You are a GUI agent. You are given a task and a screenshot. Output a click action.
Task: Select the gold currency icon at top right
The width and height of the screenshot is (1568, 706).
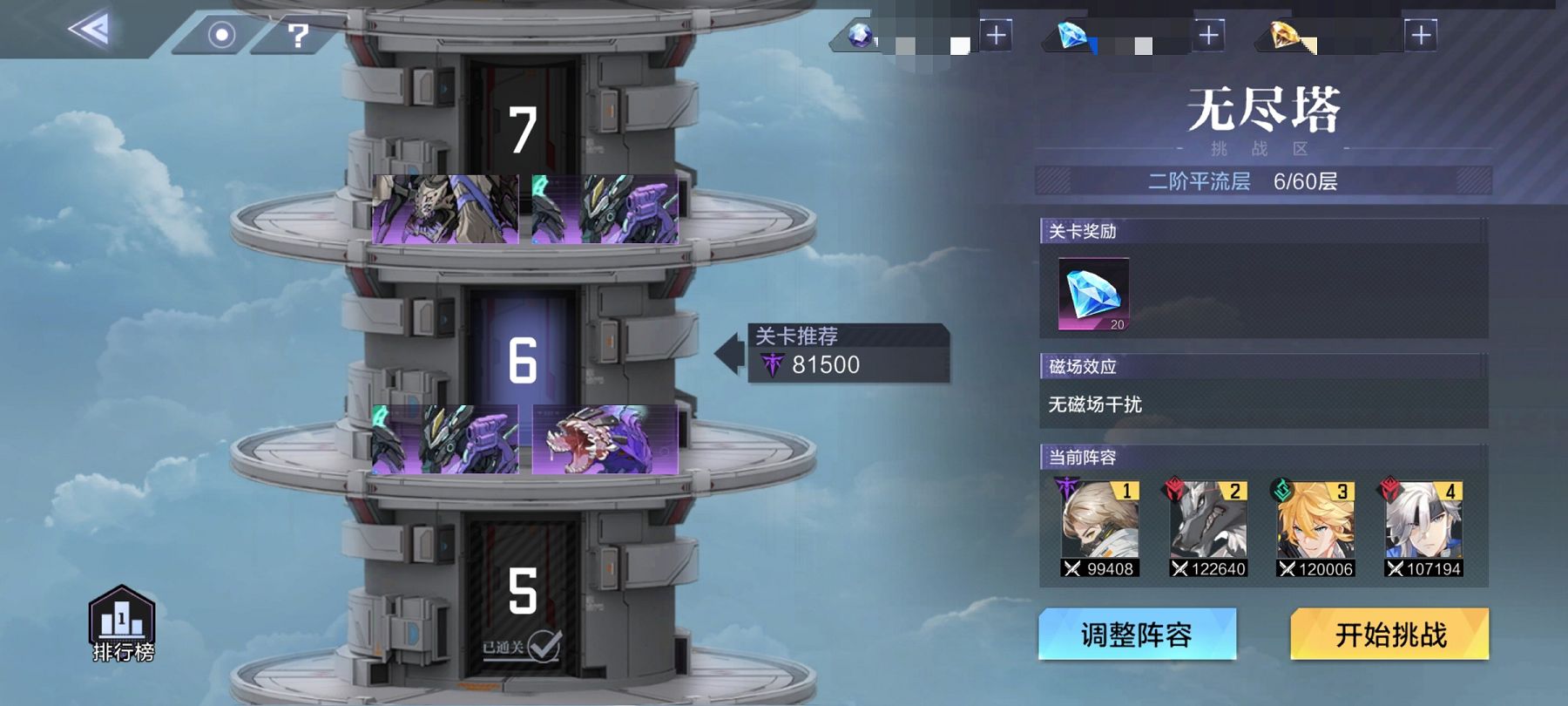tap(1285, 37)
